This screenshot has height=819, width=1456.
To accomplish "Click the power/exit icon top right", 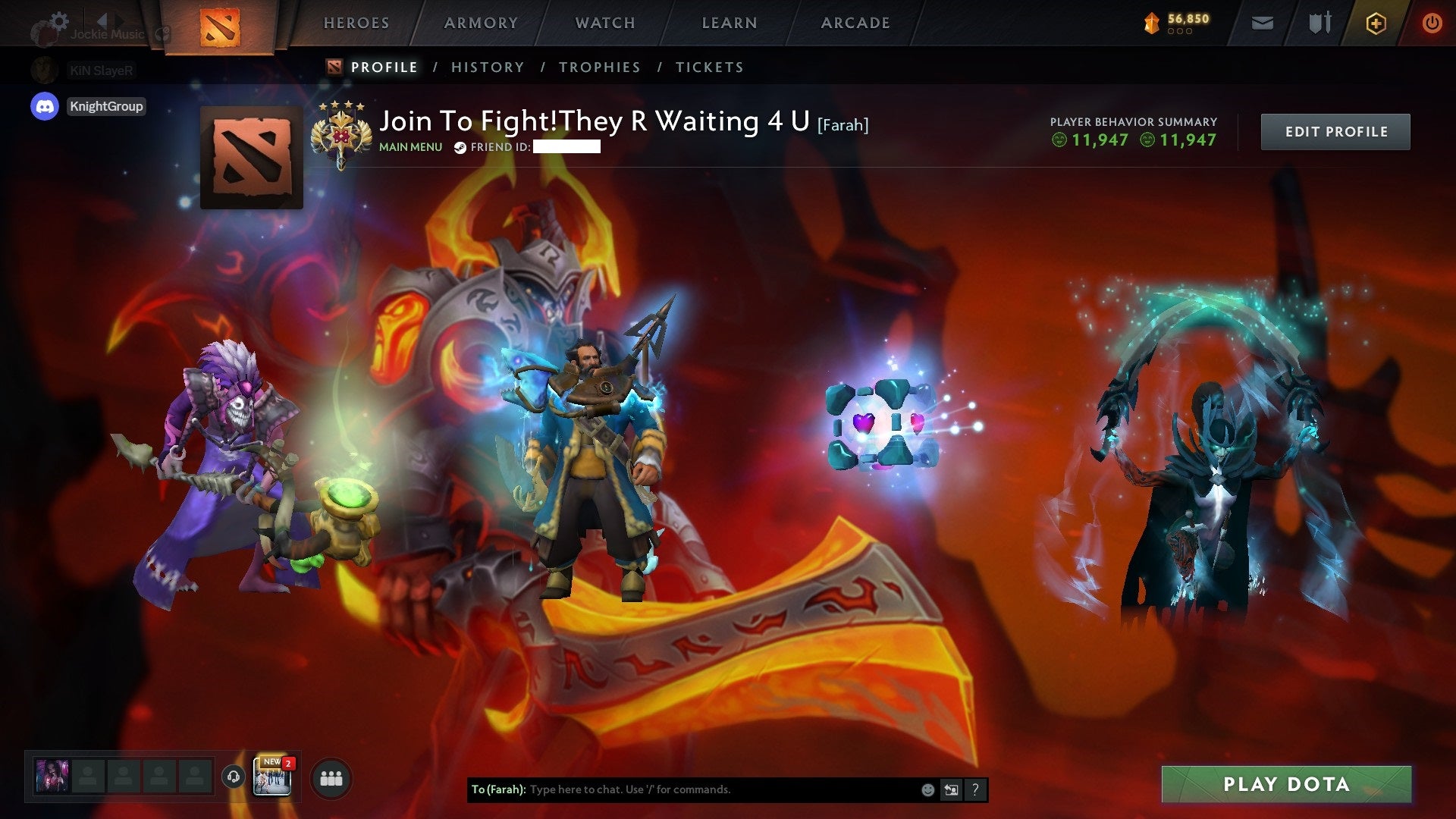I will 1432,23.
